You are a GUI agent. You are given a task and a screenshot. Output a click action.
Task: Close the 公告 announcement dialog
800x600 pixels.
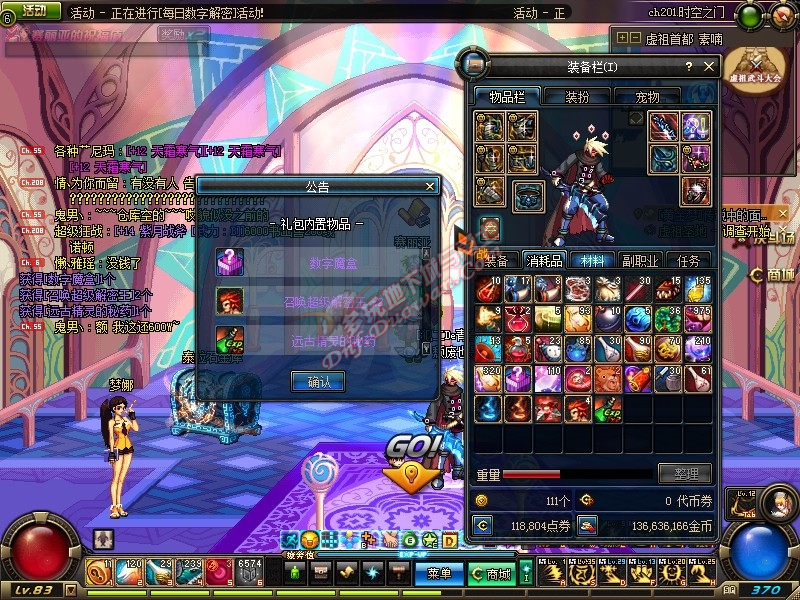point(430,186)
